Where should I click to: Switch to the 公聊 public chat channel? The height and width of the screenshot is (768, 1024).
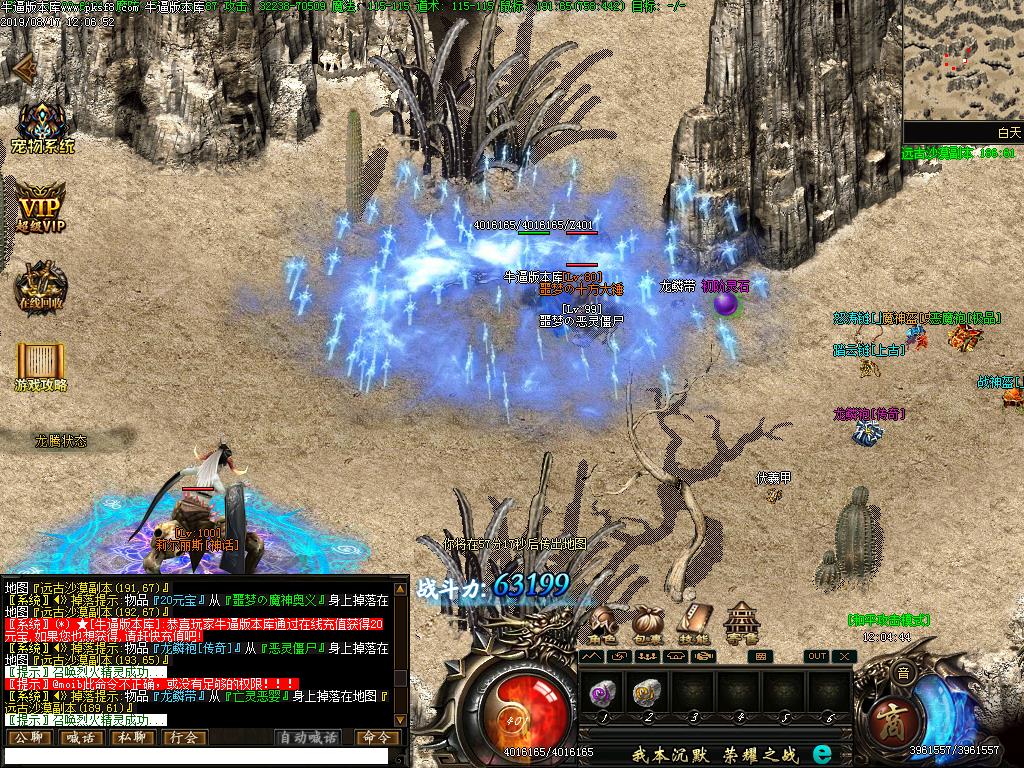pos(28,738)
